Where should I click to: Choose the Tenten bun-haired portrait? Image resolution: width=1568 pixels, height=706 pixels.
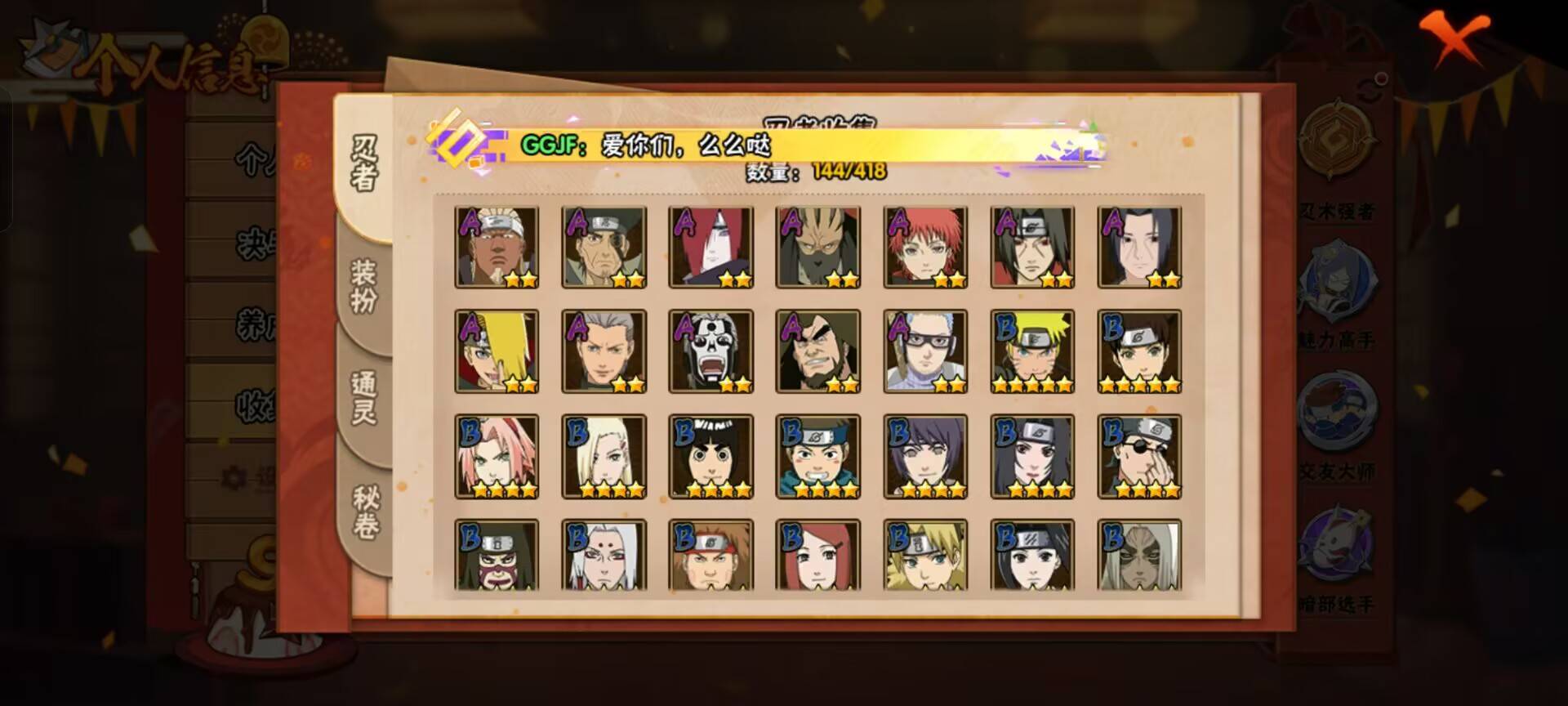point(1139,351)
